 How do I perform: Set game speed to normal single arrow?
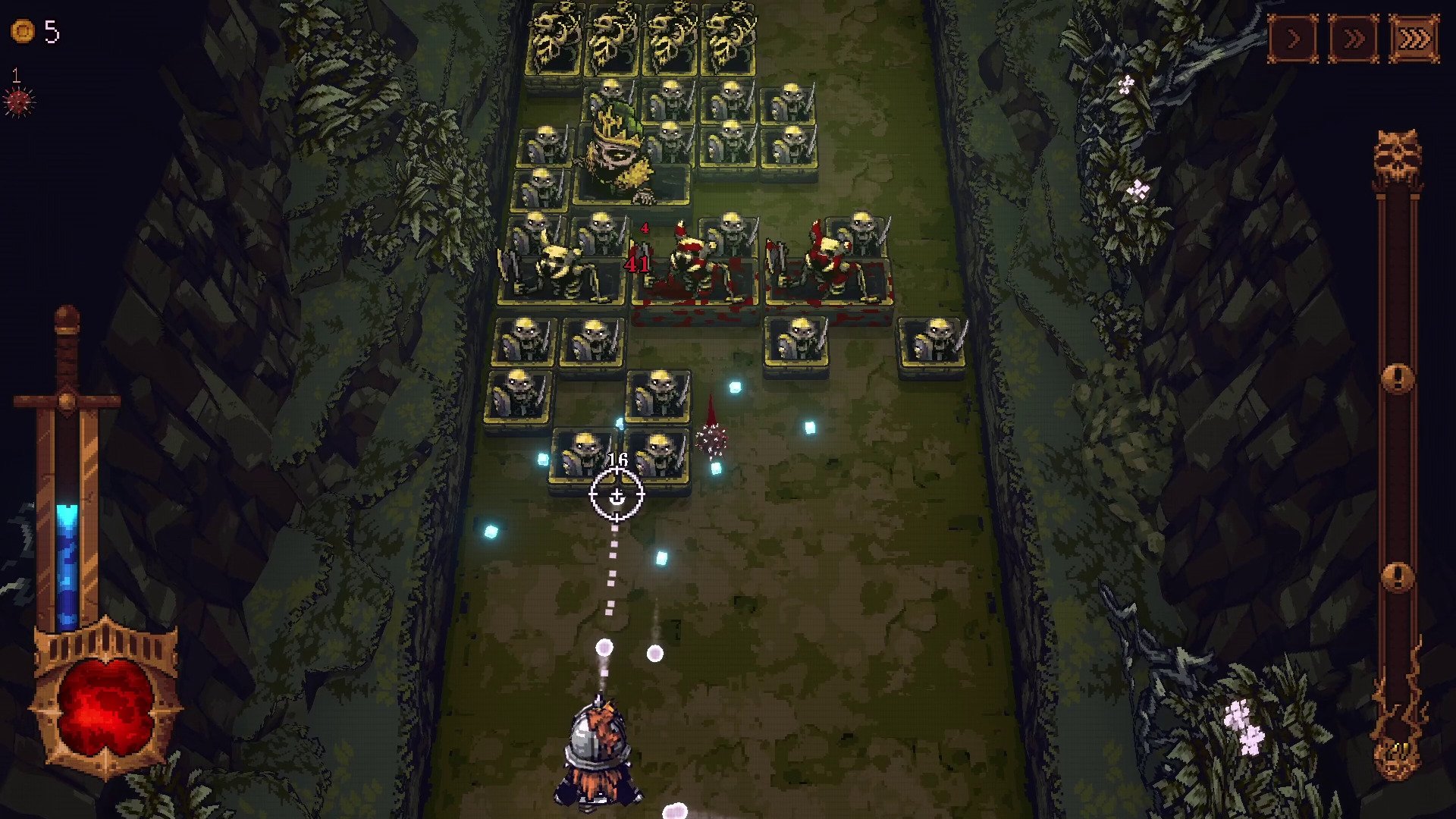(x=1293, y=39)
